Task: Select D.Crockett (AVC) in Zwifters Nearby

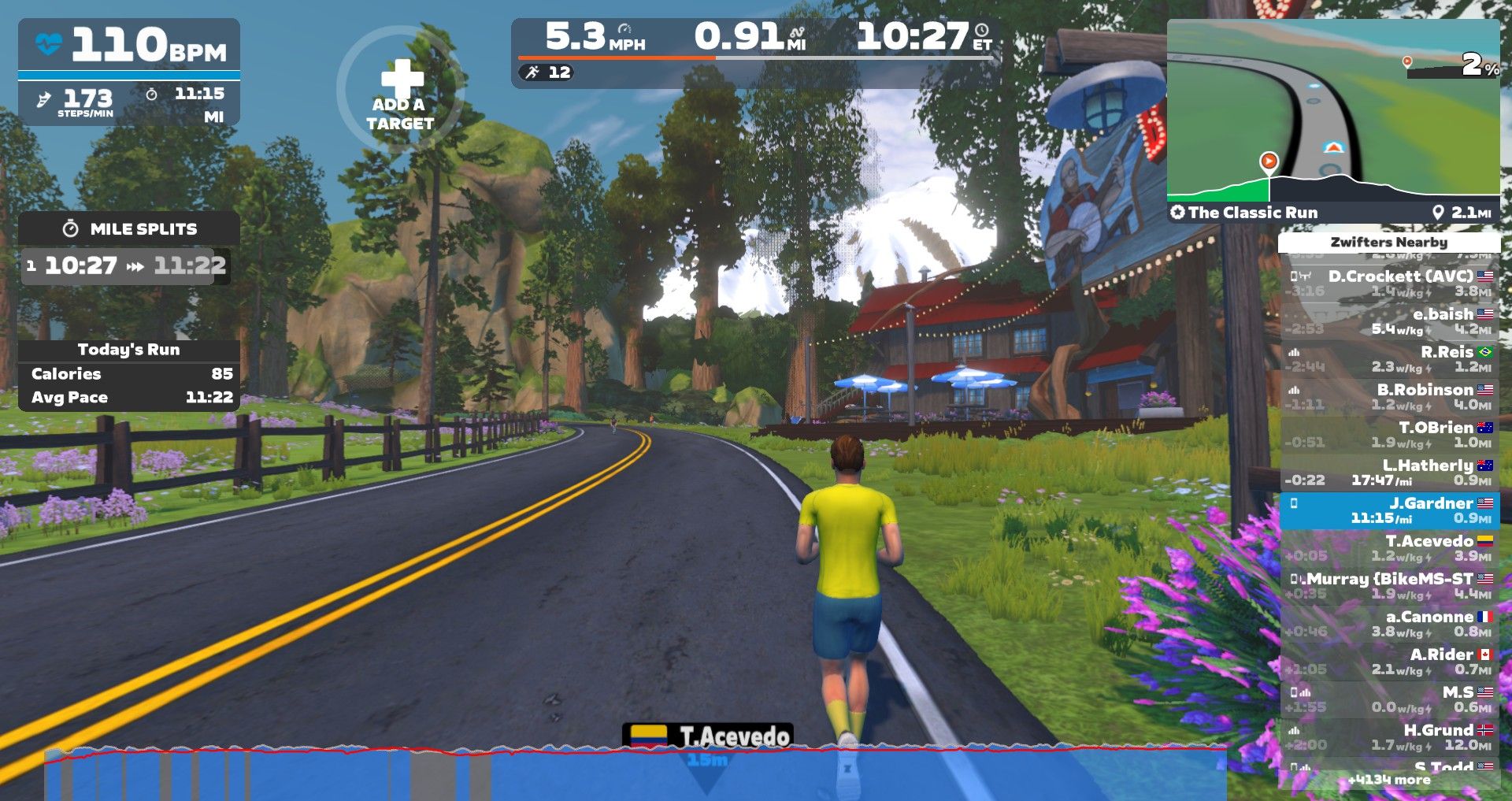Action: click(x=1390, y=283)
